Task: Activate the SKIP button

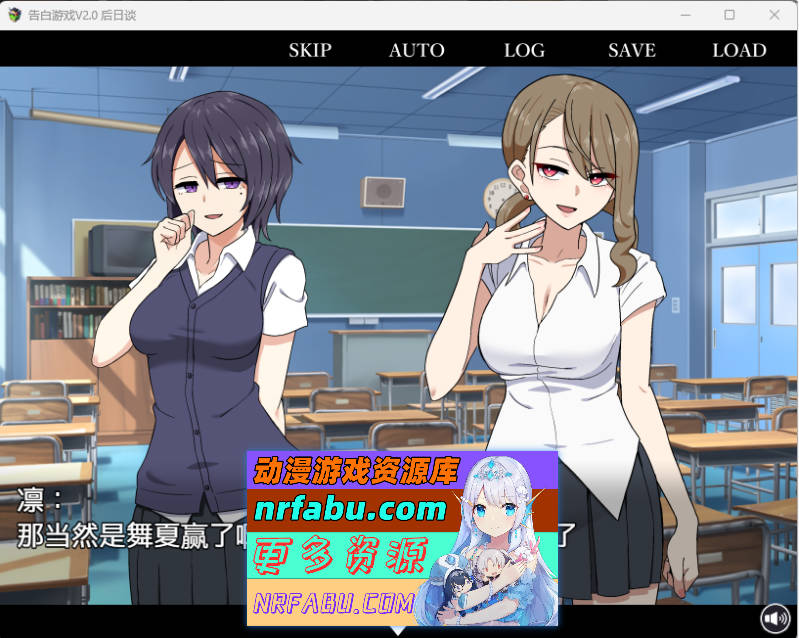Action: (310, 50)
